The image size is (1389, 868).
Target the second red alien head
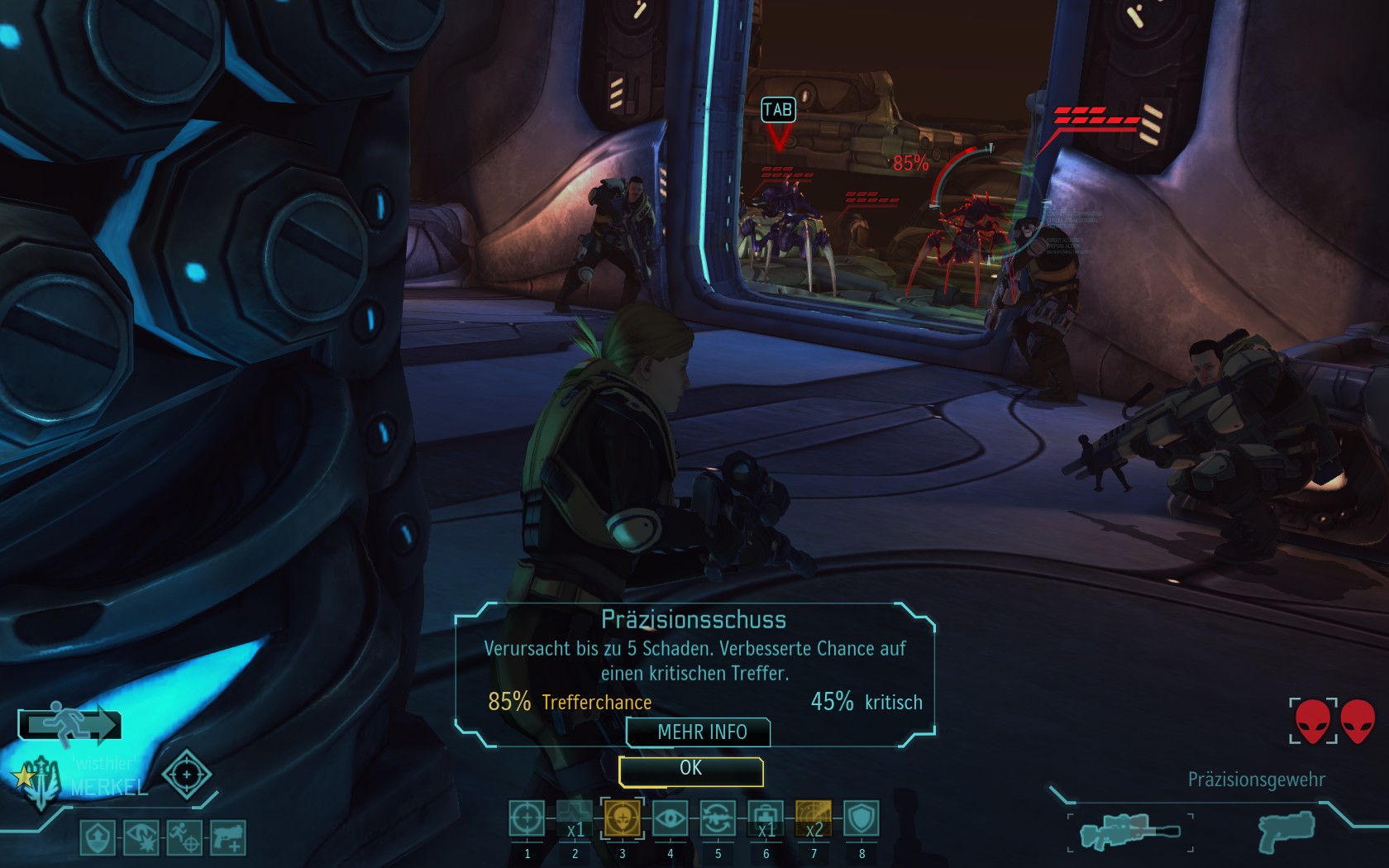tap(1358, 721)
